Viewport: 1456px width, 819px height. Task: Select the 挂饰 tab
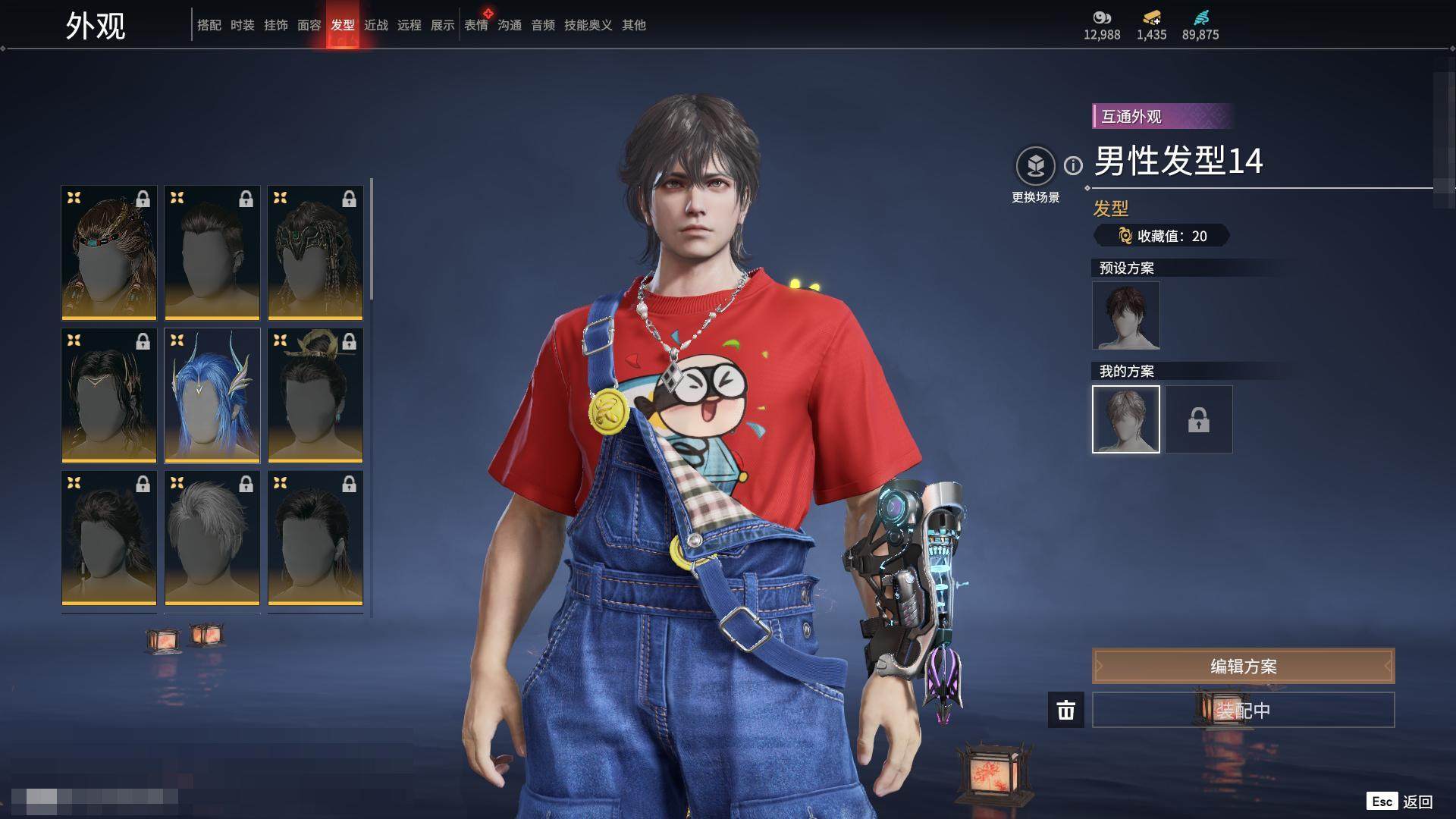(x=275, y=25)
